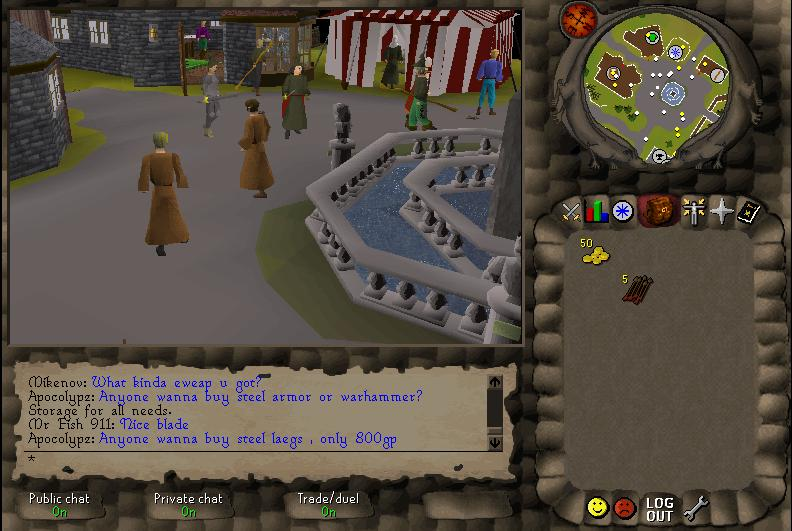Open the magic spellbook tab

pos(748,211)
